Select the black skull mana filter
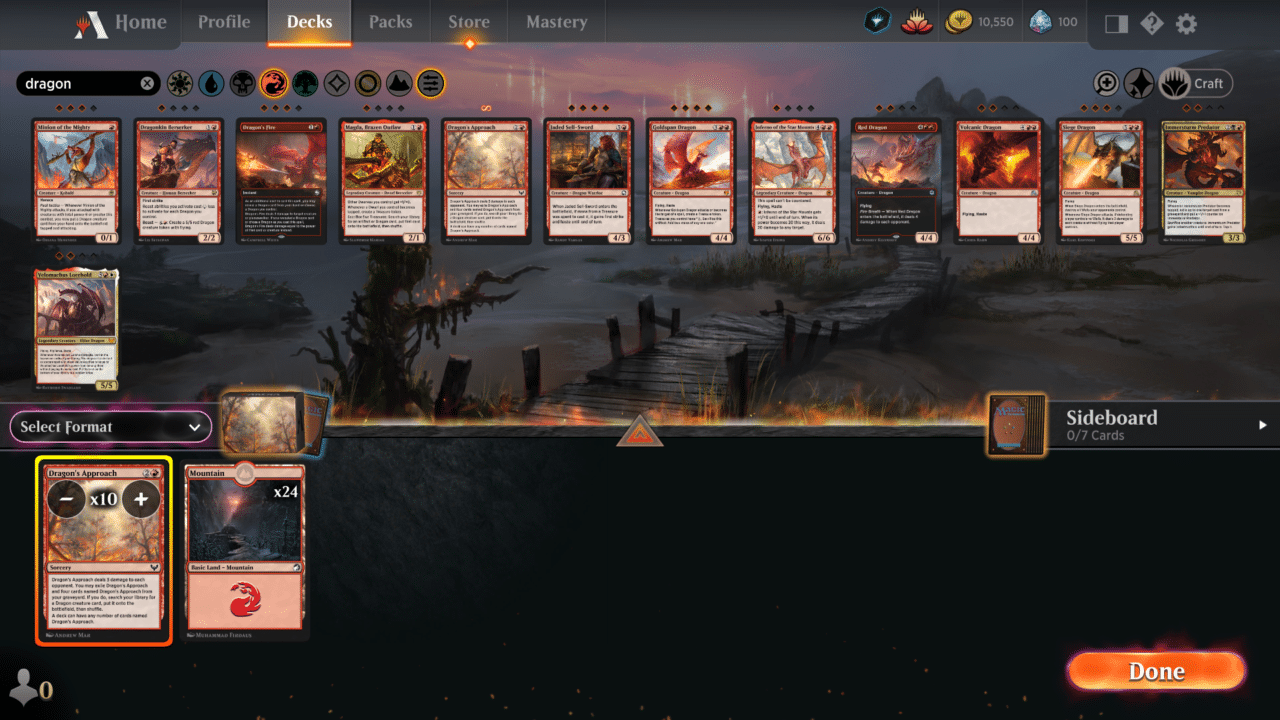 click(x=241, y=83)
